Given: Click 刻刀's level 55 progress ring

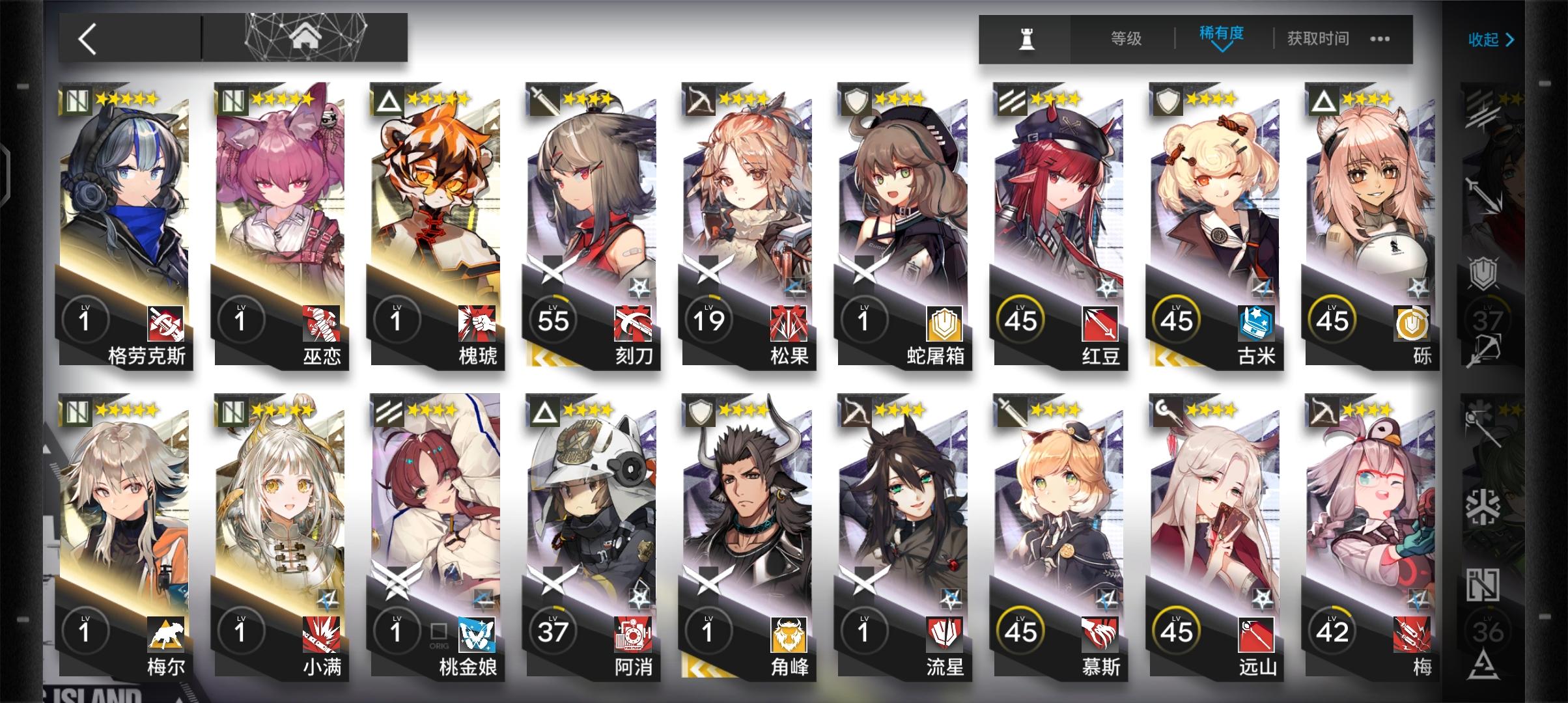Looking at the screenshot, I should click(x=552, y=319).
